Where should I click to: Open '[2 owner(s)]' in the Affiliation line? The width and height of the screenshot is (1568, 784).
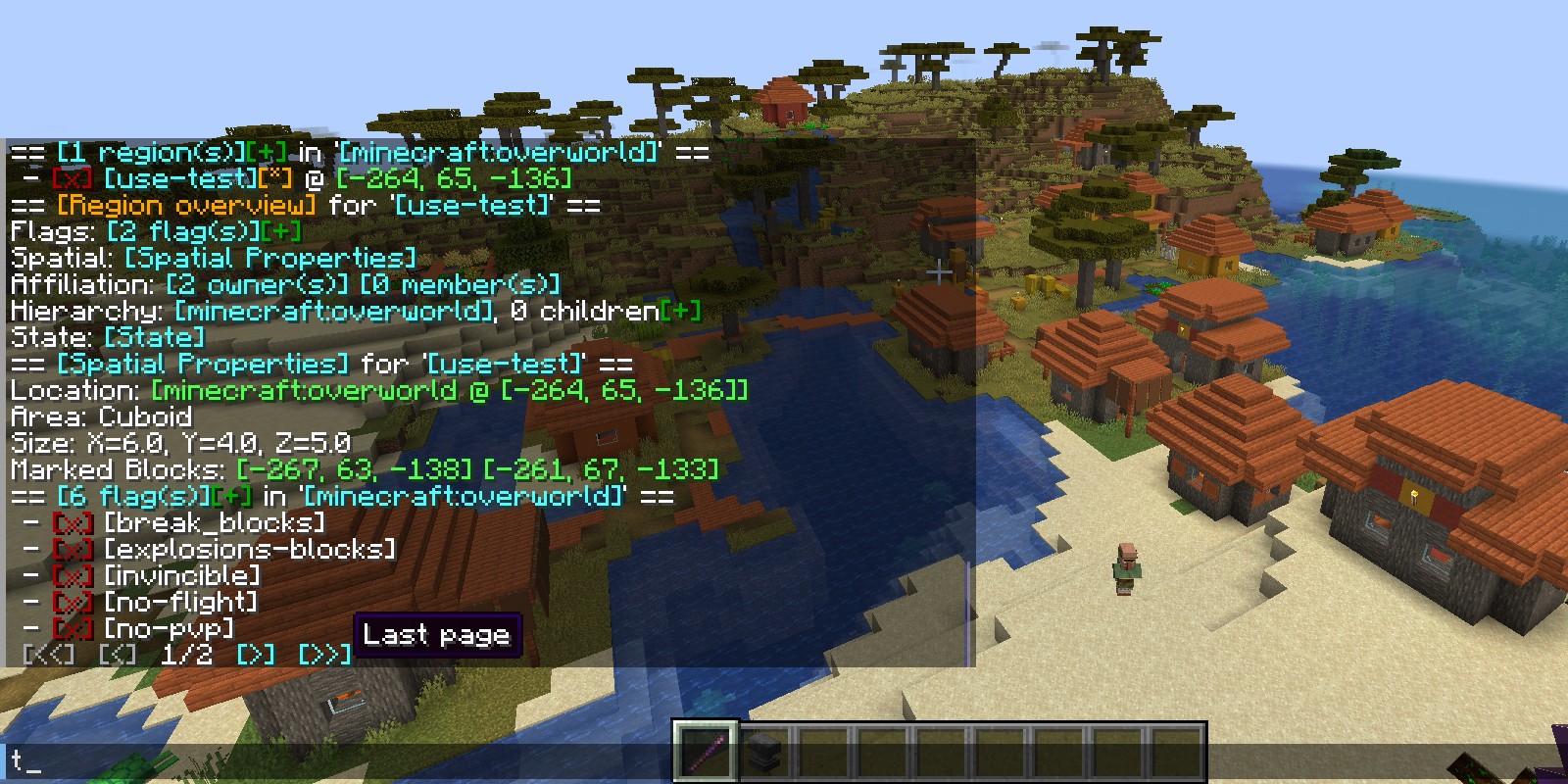(x=257, y=285)
